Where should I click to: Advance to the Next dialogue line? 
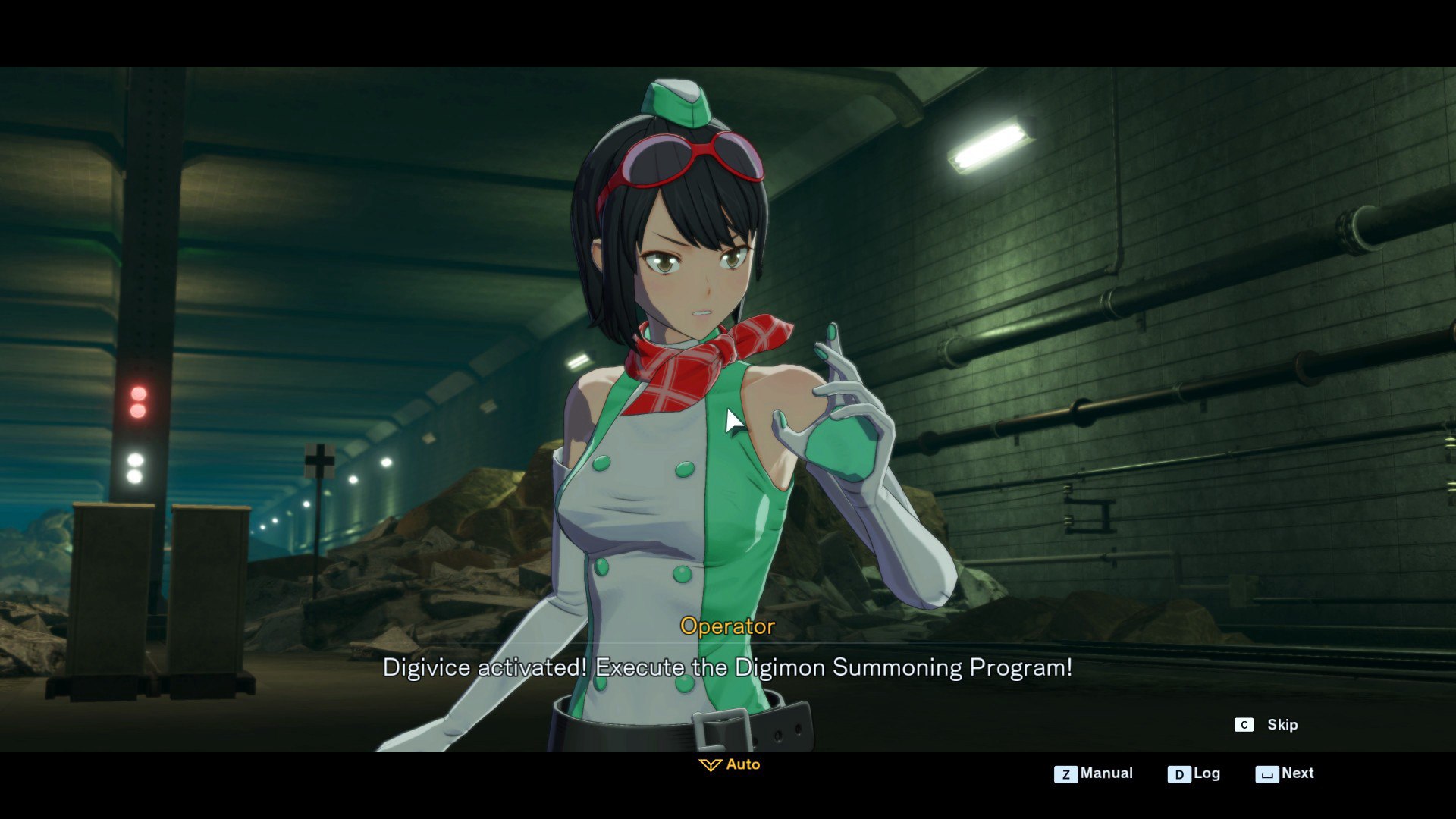pos(1285,773)
